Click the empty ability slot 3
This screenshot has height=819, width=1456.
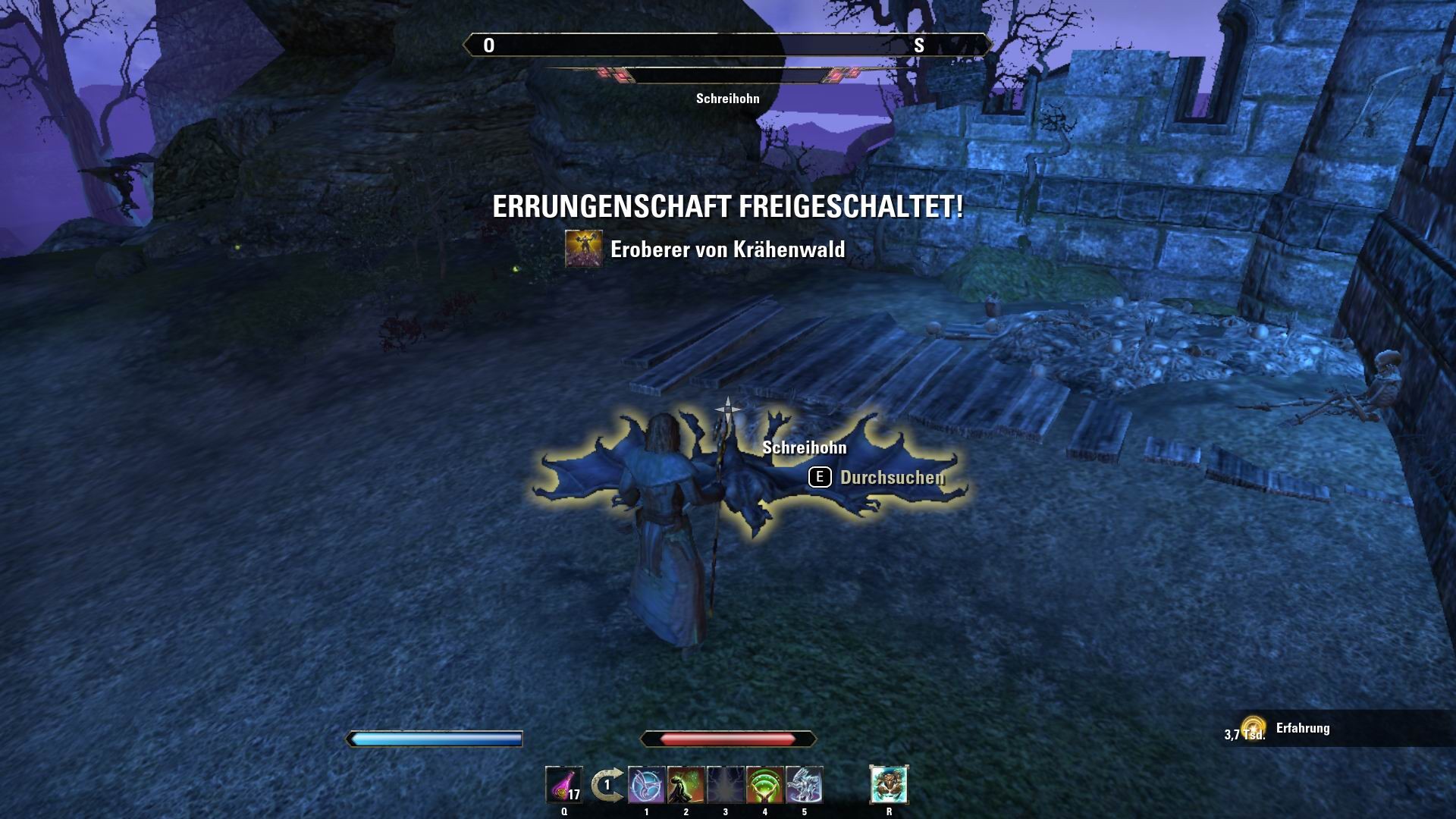[725, 784]
